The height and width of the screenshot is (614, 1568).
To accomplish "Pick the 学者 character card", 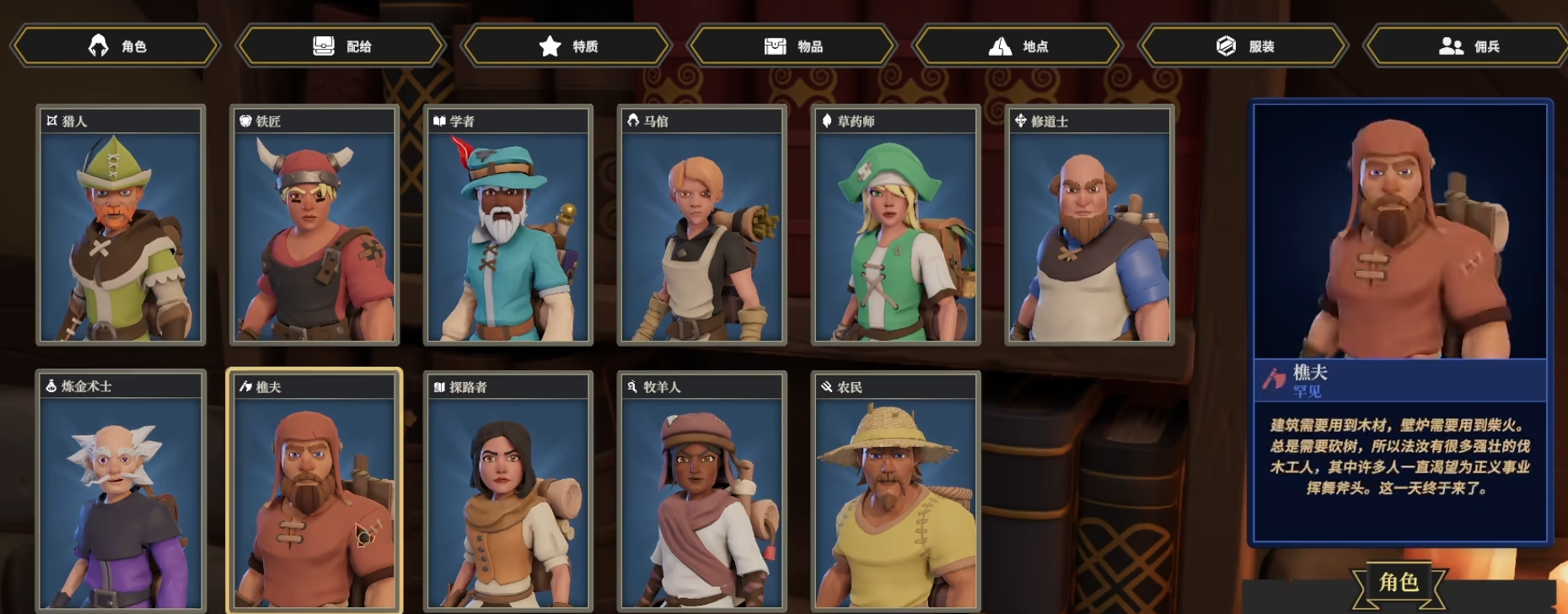I will pyautogui.click(x=508, y=226).
